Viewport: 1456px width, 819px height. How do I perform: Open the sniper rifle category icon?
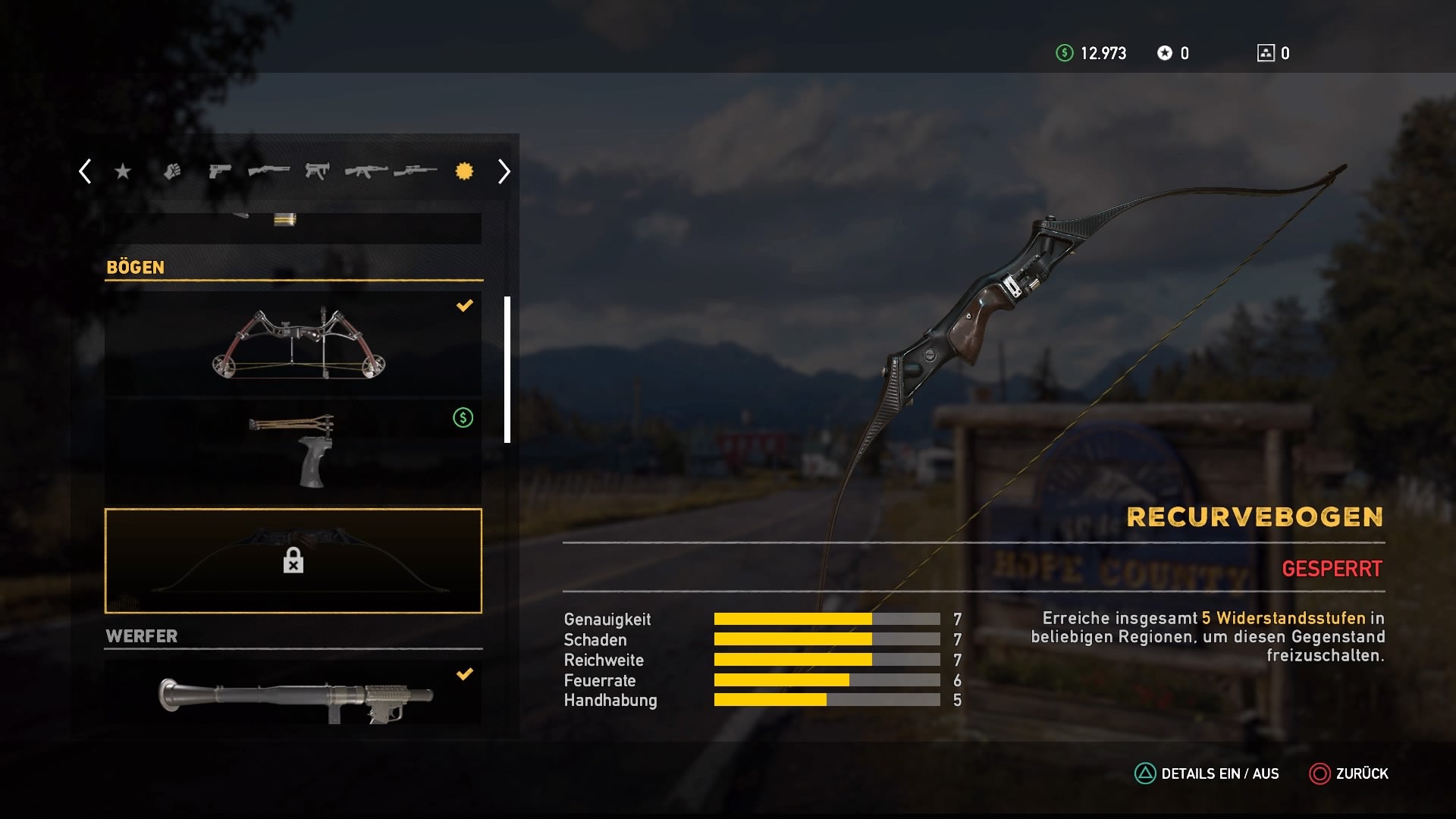(413, 171)
